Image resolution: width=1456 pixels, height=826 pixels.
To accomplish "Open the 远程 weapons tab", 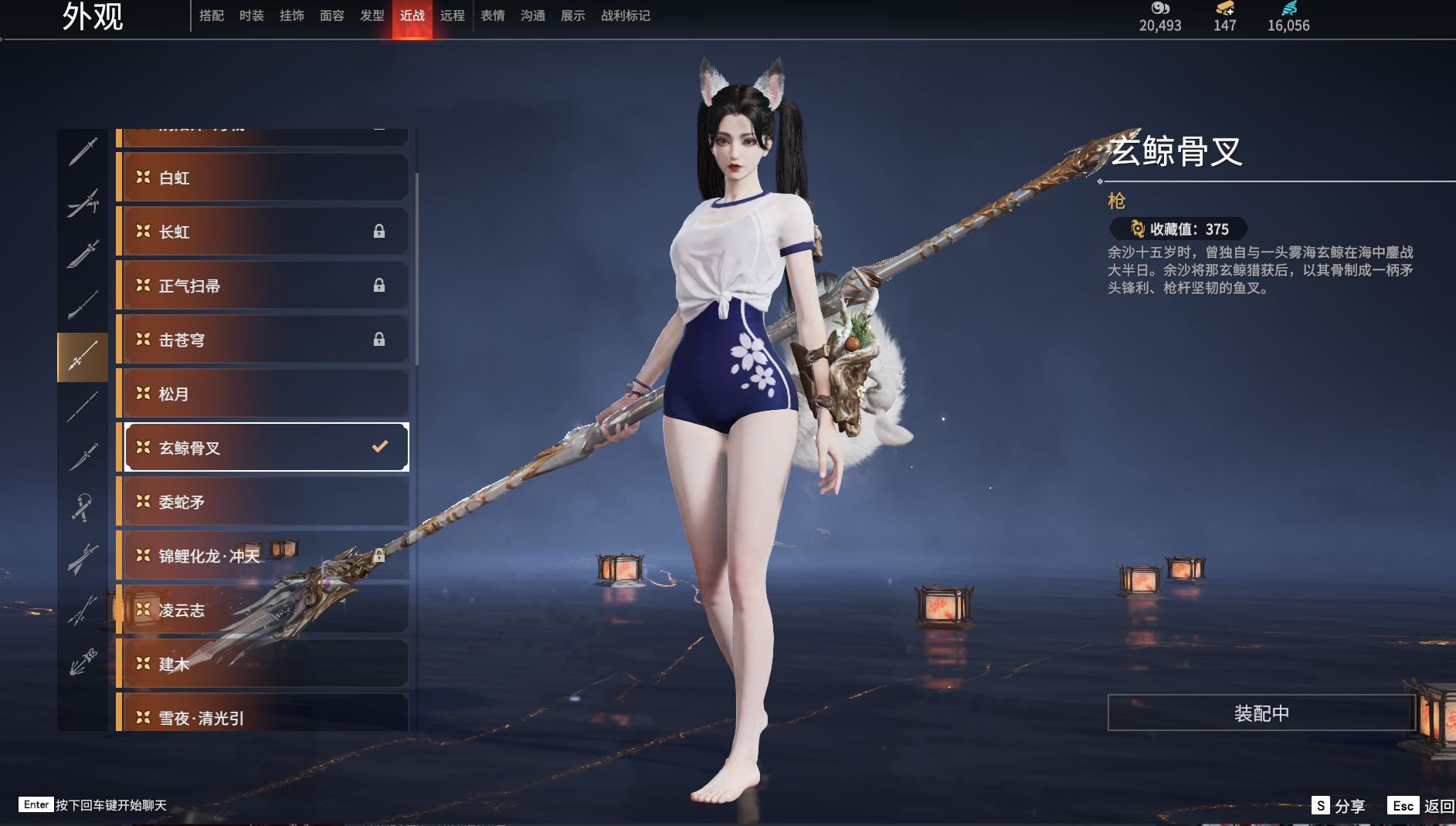I will 453,15.
